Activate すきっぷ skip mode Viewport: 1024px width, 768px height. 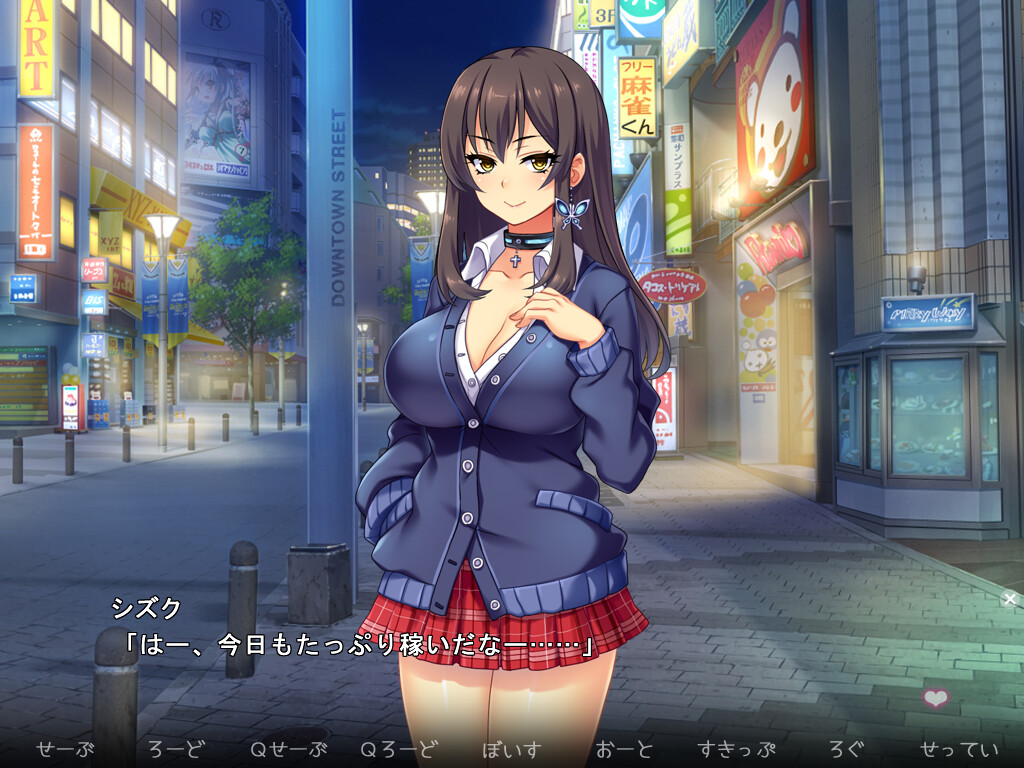tap(737, 749)
